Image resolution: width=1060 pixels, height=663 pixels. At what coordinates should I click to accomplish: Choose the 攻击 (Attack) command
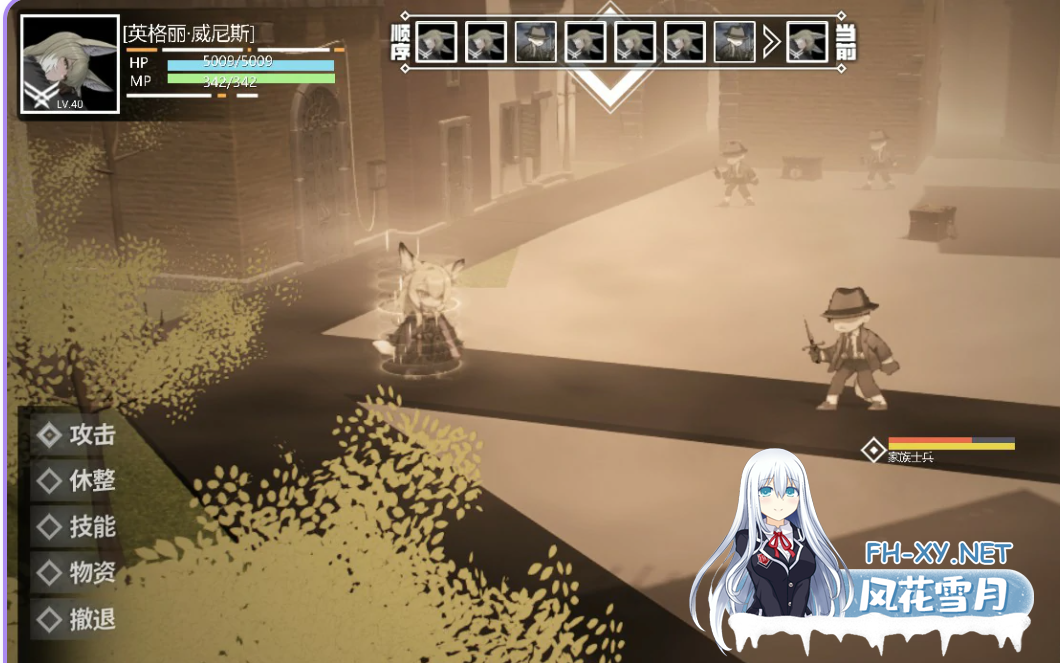78,435
